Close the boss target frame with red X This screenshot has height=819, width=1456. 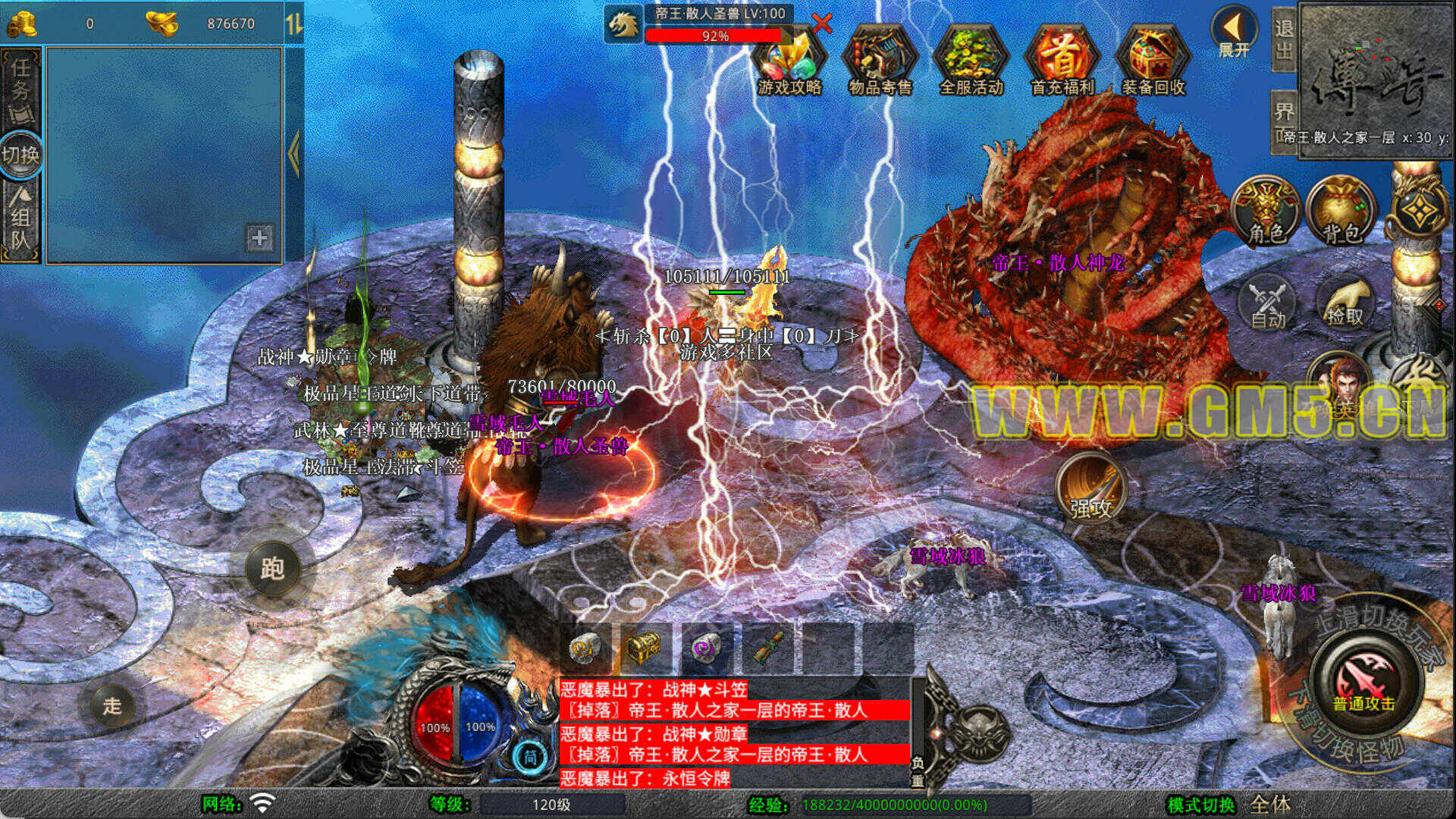pyautogui.click(x=821, y=24)
